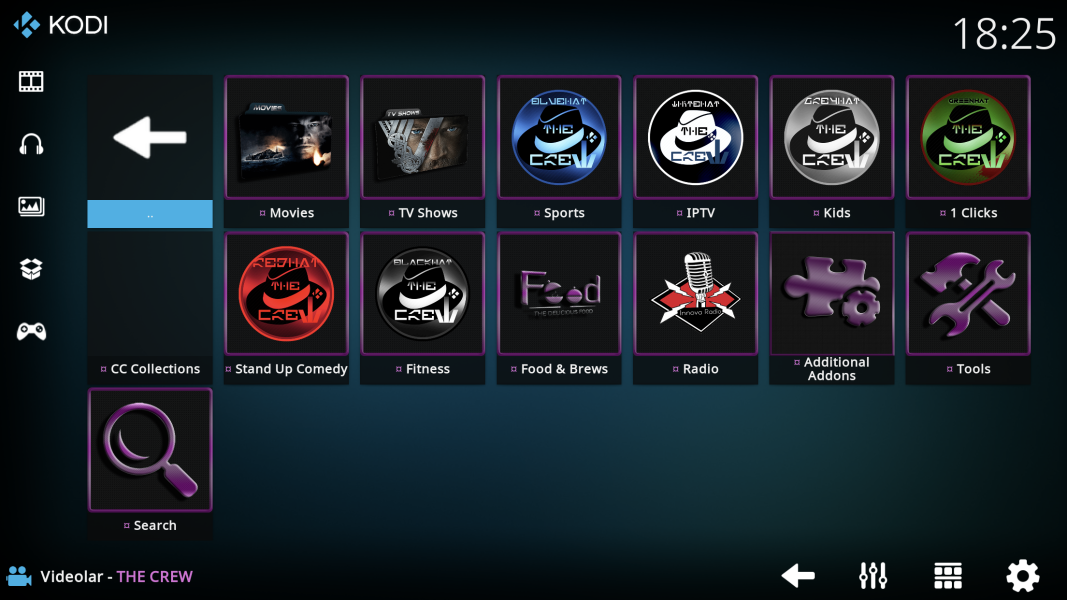Select the Fitness black hat tile
This screenshot has height=600, width=1067.
pyautogui.click(x=423, y=294)
